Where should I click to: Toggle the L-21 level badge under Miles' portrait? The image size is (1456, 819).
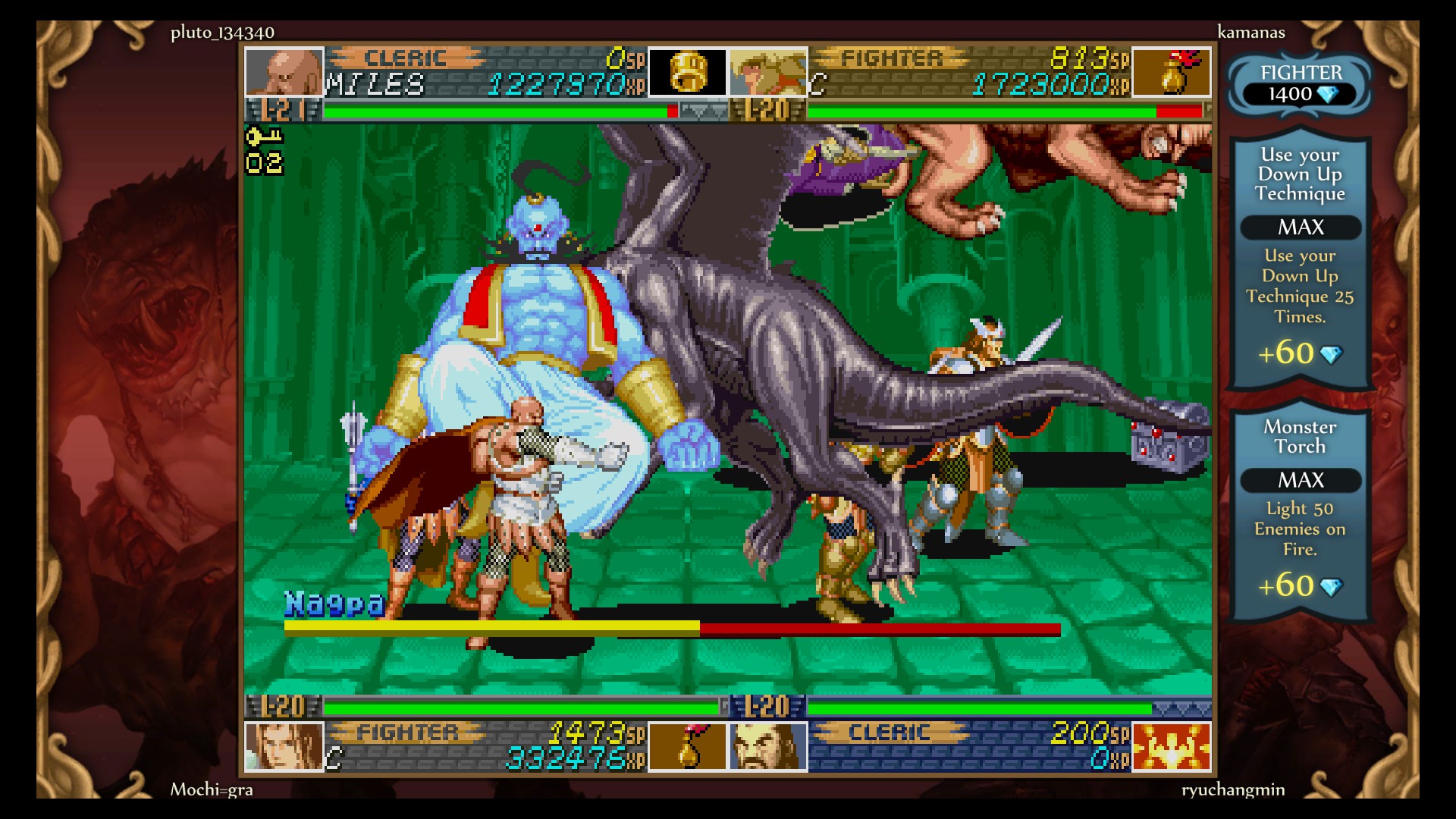(x=278, y=111)
